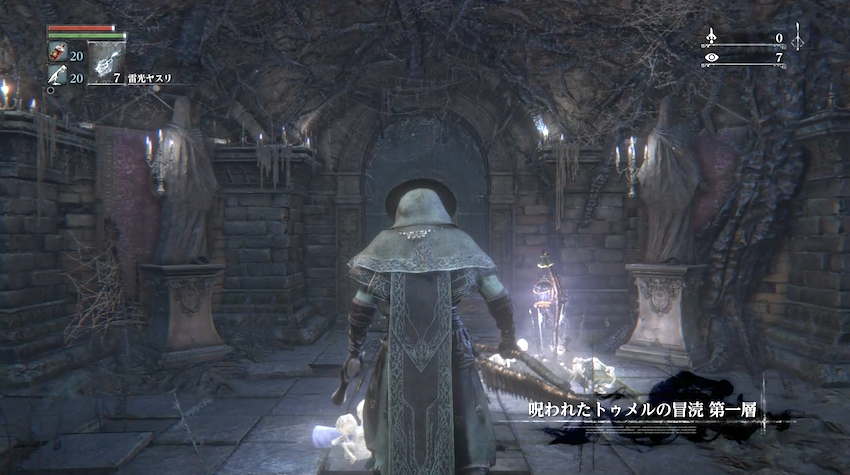Click the Insight eye icon
The image size is (850, 475).
712,58
